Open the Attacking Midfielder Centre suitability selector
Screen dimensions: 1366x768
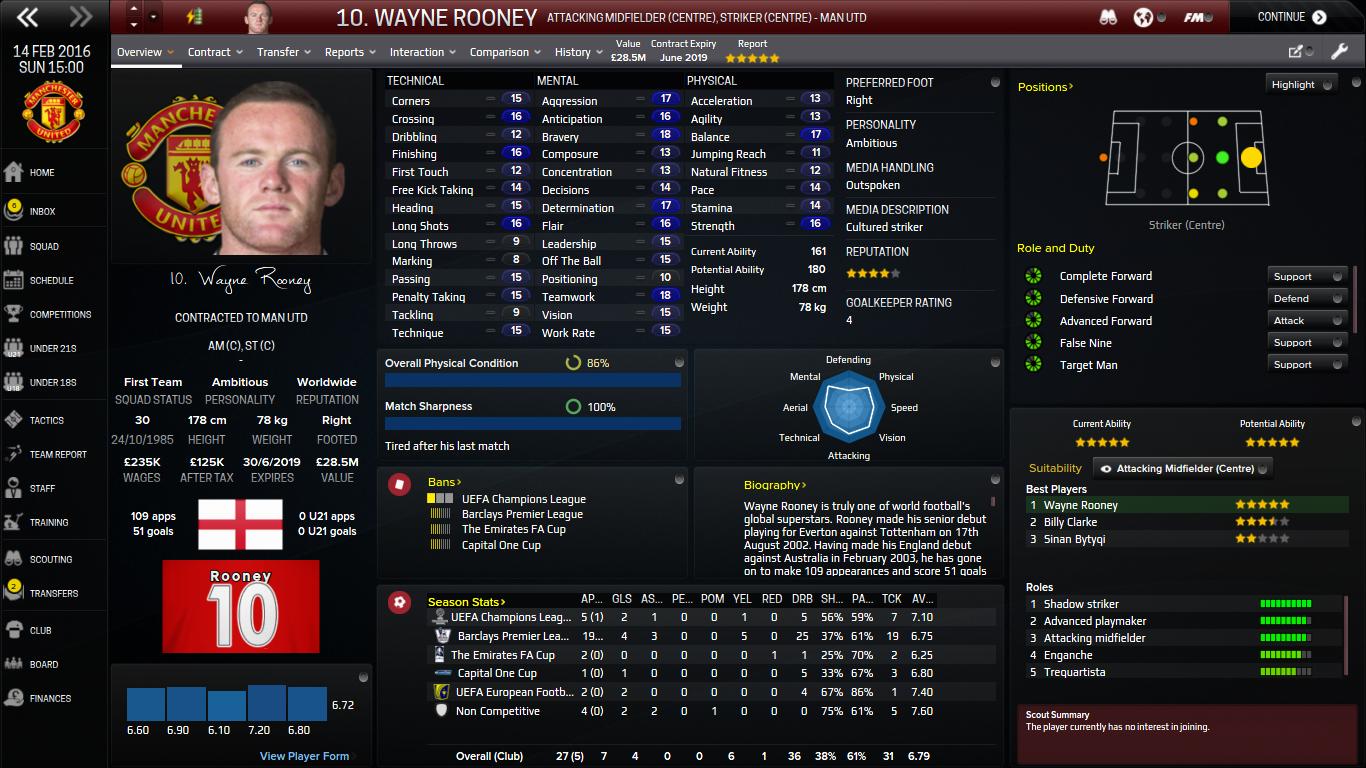1183,466
